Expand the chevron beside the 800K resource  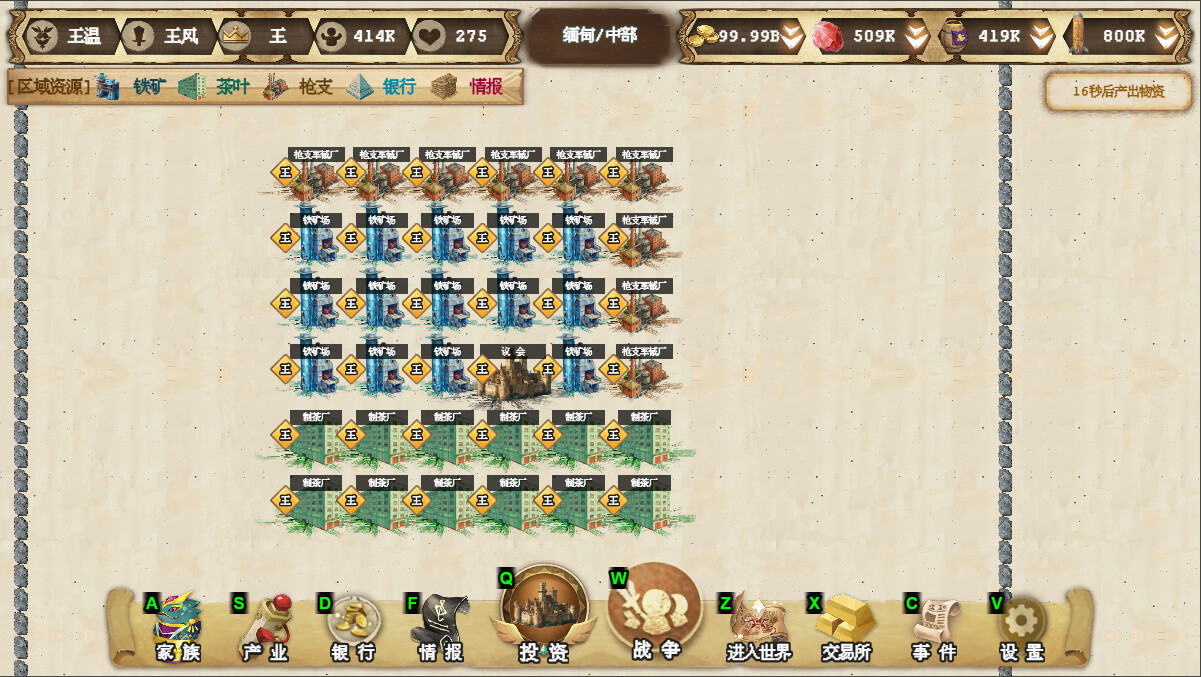click(x=1166, y=37)
